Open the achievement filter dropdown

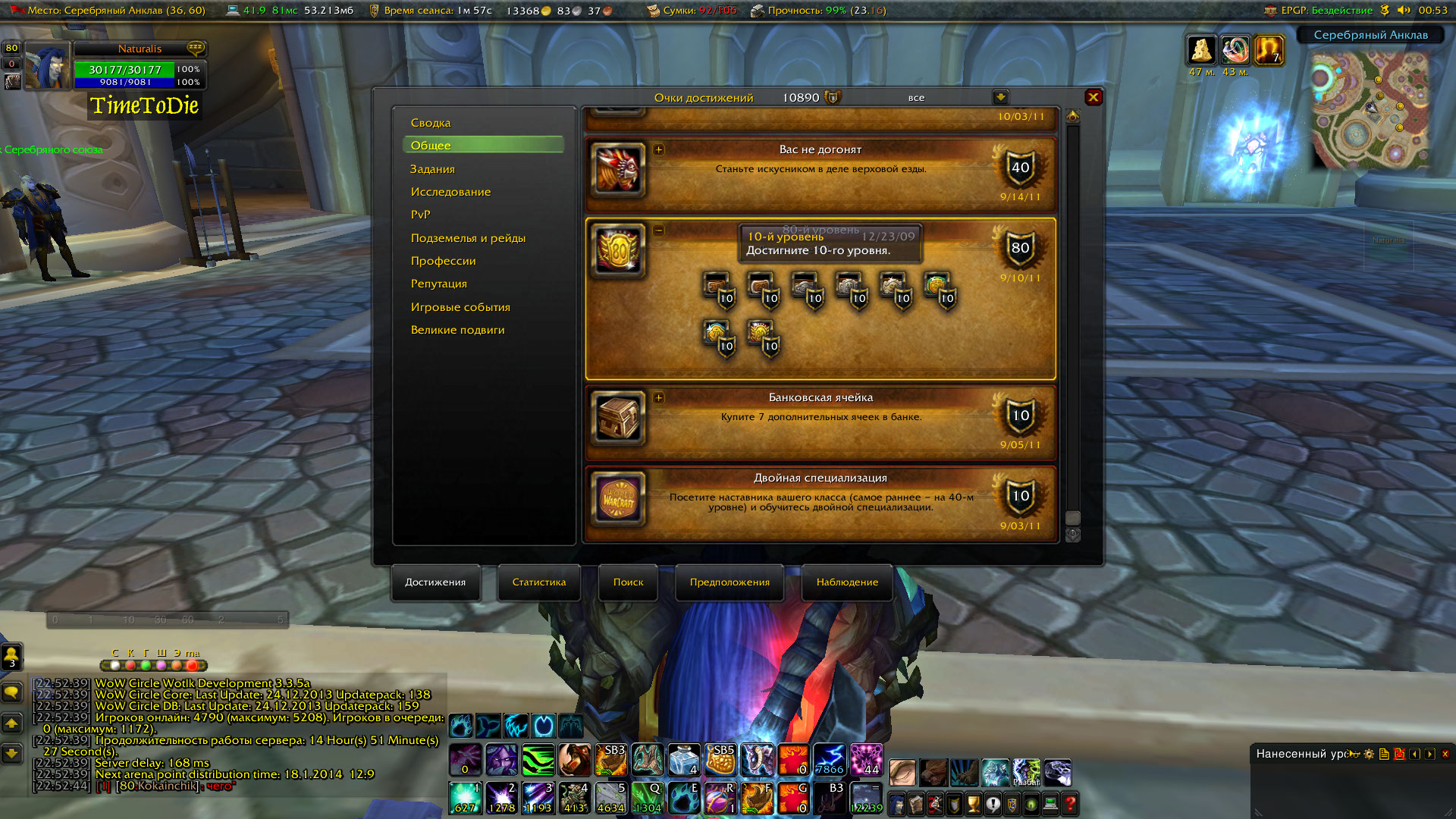(x=1000, y=97)
